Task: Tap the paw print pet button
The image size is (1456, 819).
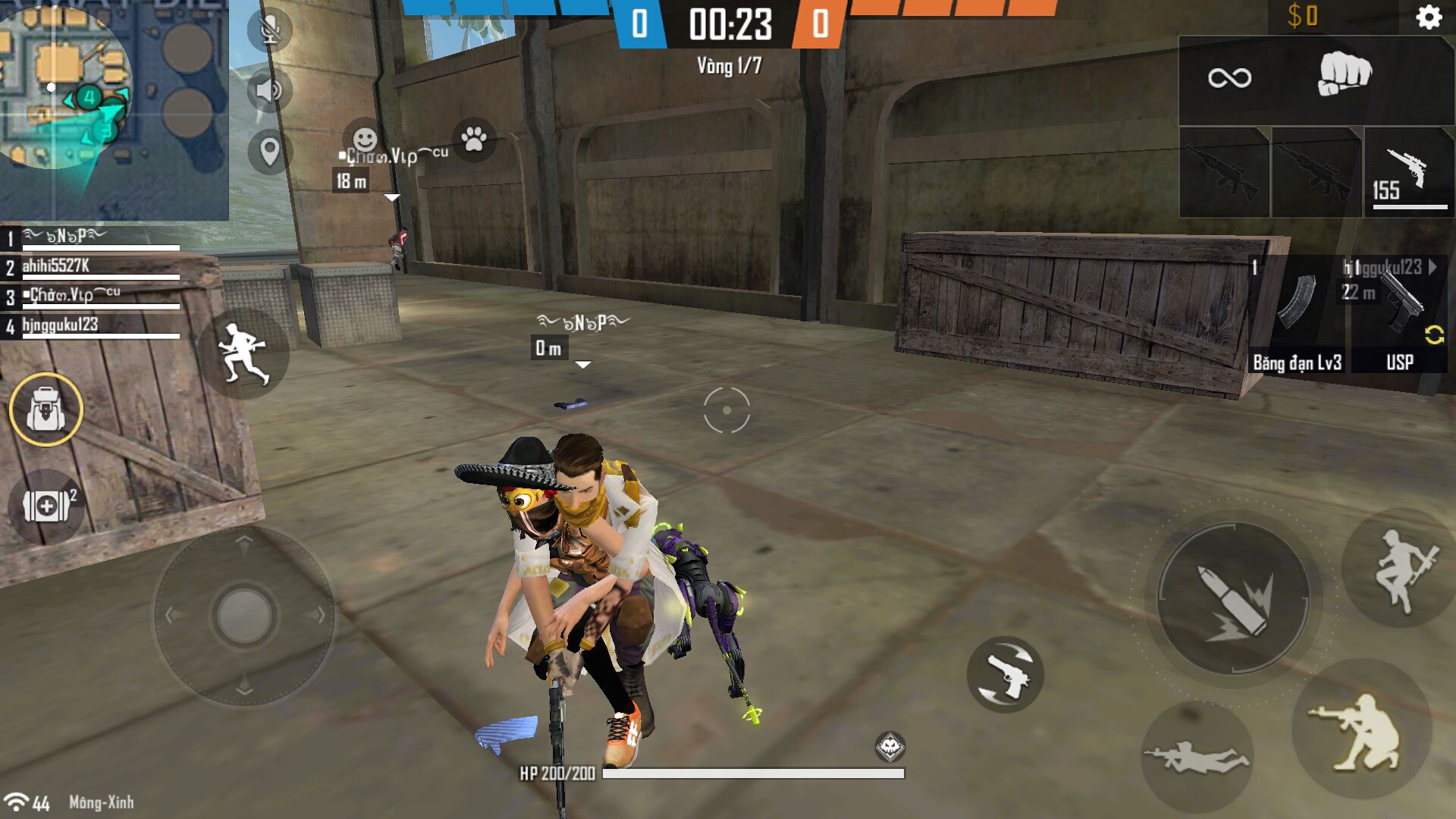Action: tap(474, 139)
